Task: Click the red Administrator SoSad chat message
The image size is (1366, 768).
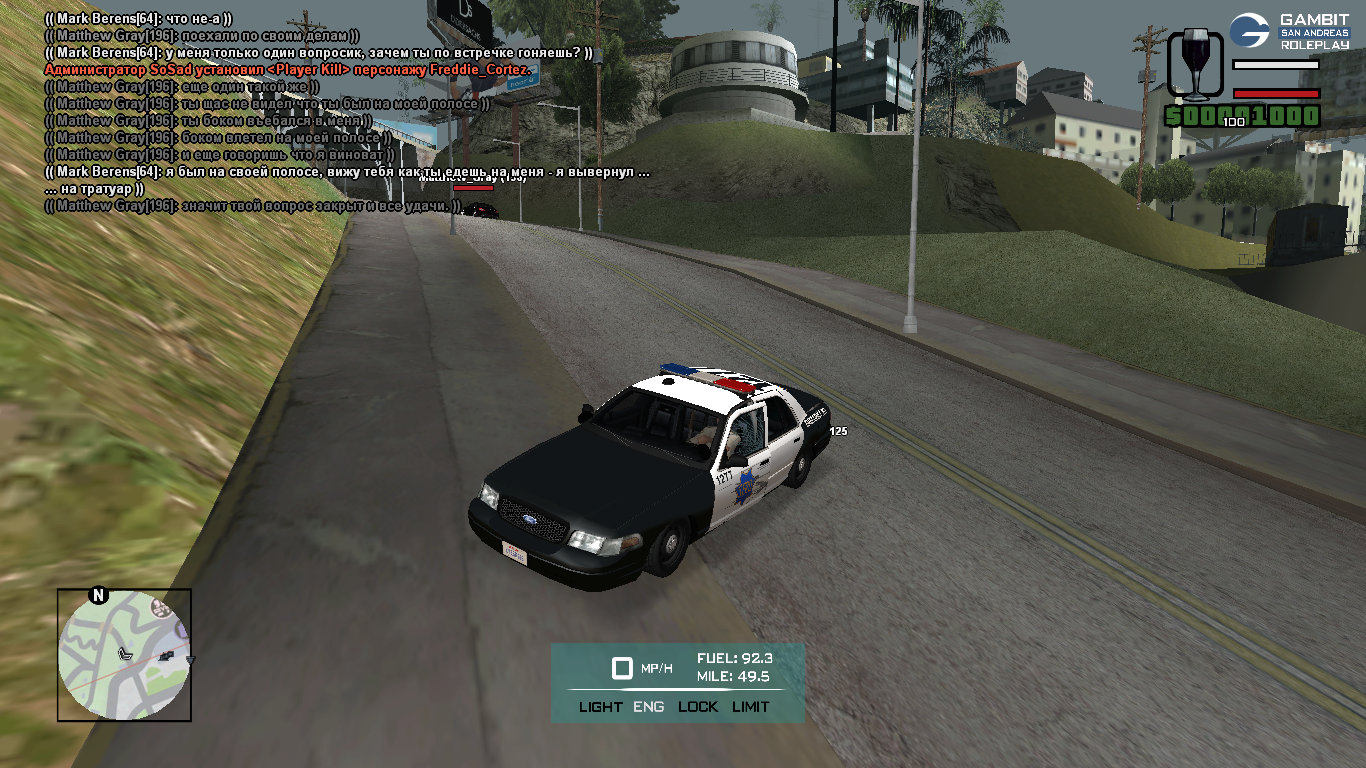Action: point(290,70)
